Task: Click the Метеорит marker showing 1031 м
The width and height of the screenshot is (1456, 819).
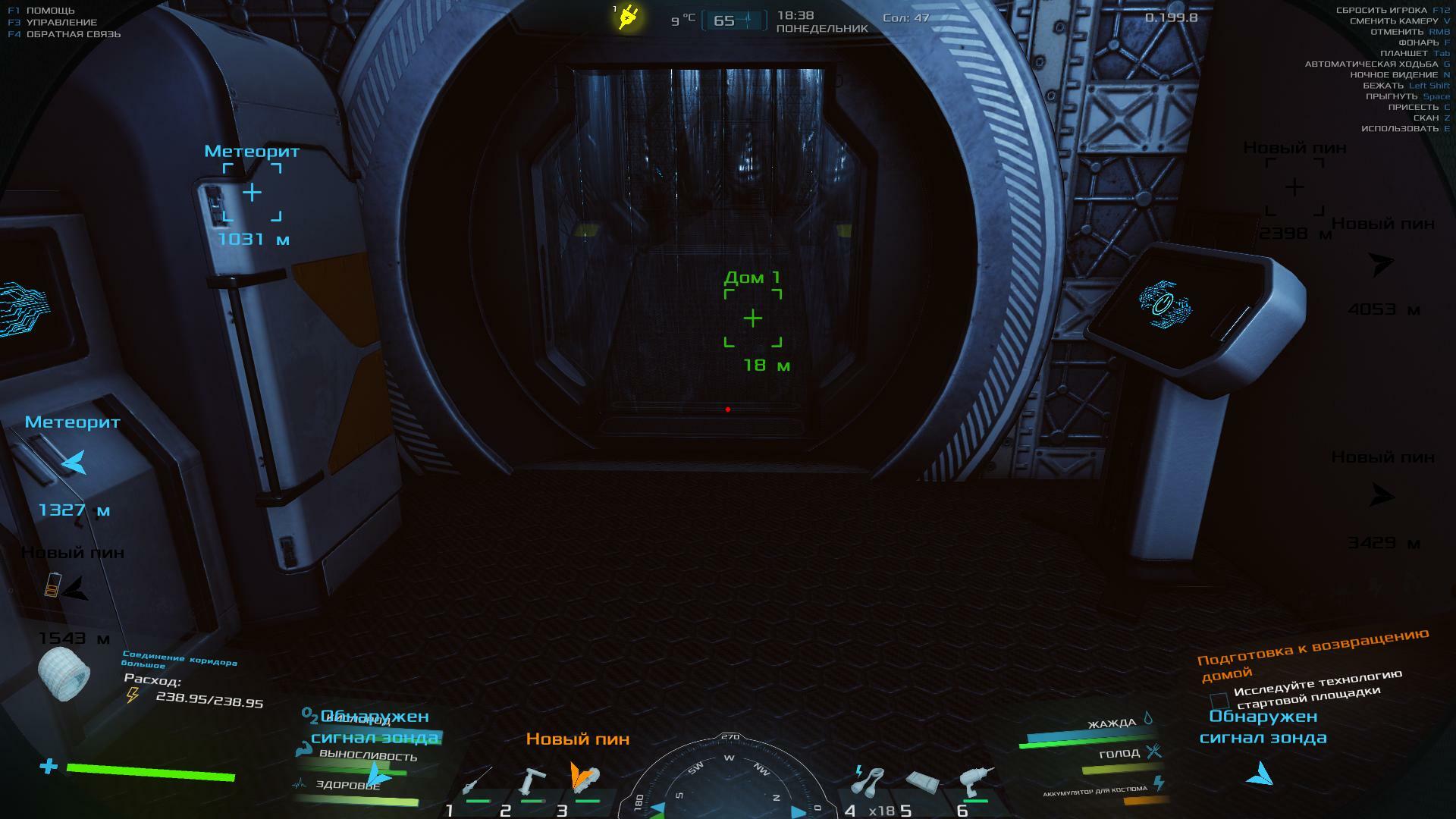Action: (x=252, y=193)
